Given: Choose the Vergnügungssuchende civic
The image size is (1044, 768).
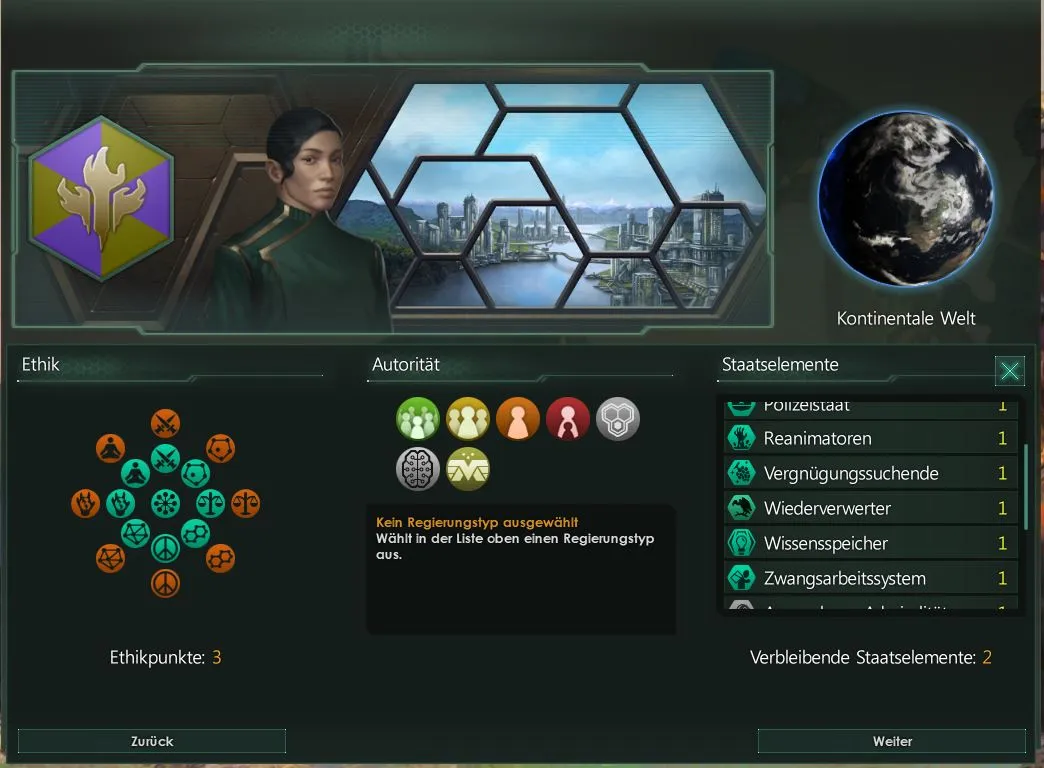Looking at the screenshot, I should [x=870, y=473].
